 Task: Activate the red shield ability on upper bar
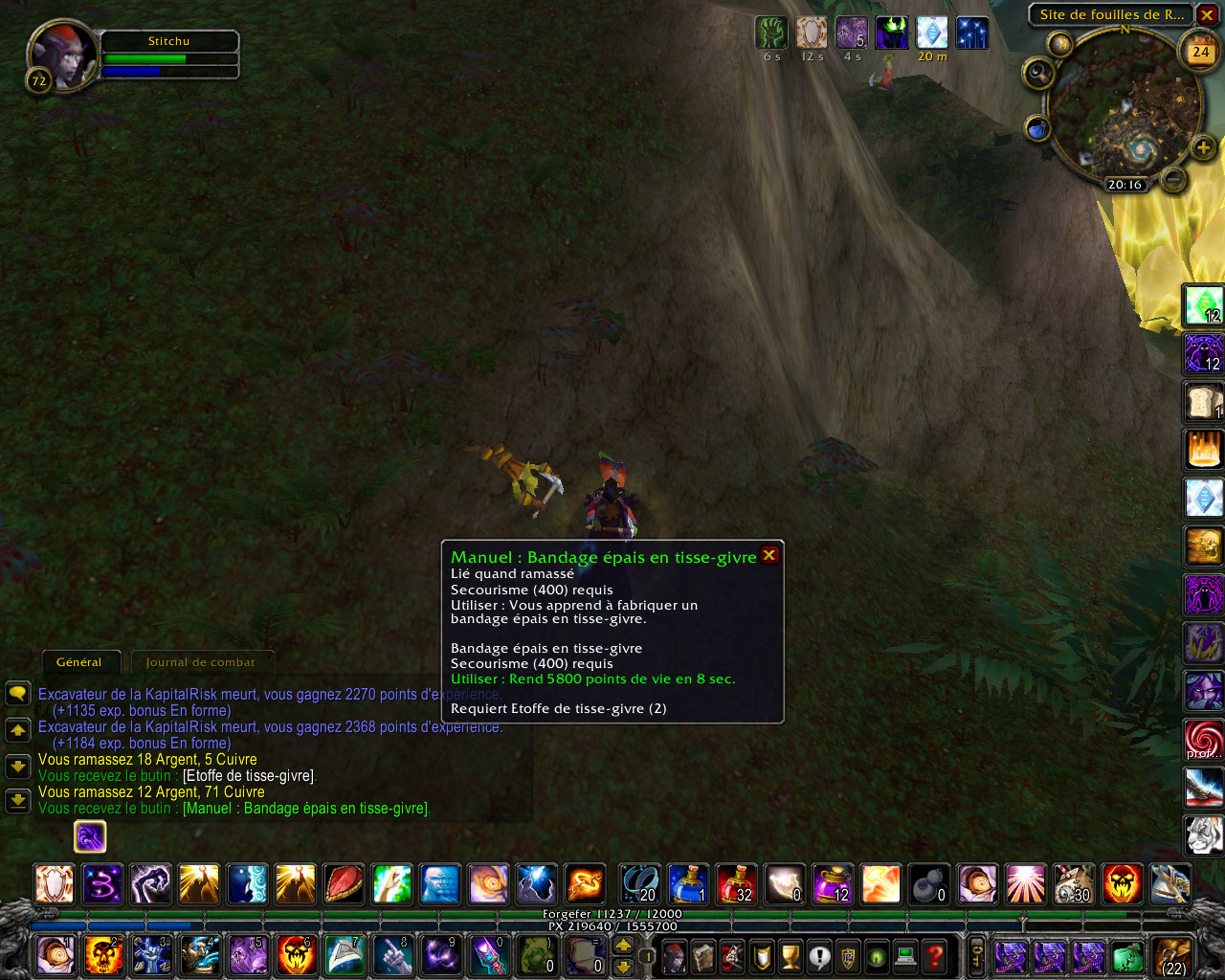click(343, 883)
